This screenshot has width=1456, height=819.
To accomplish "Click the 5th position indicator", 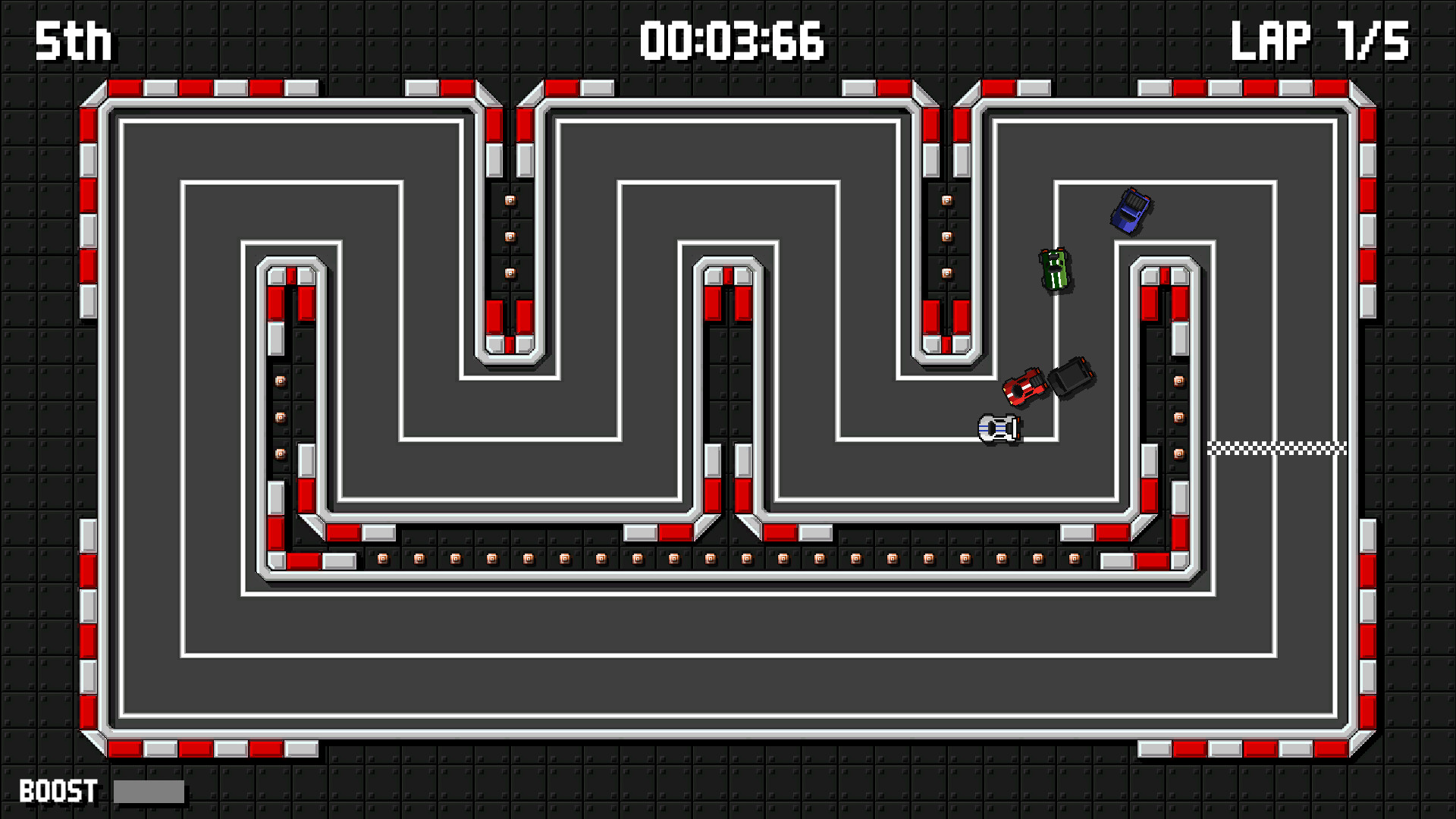I will [72, 42].
